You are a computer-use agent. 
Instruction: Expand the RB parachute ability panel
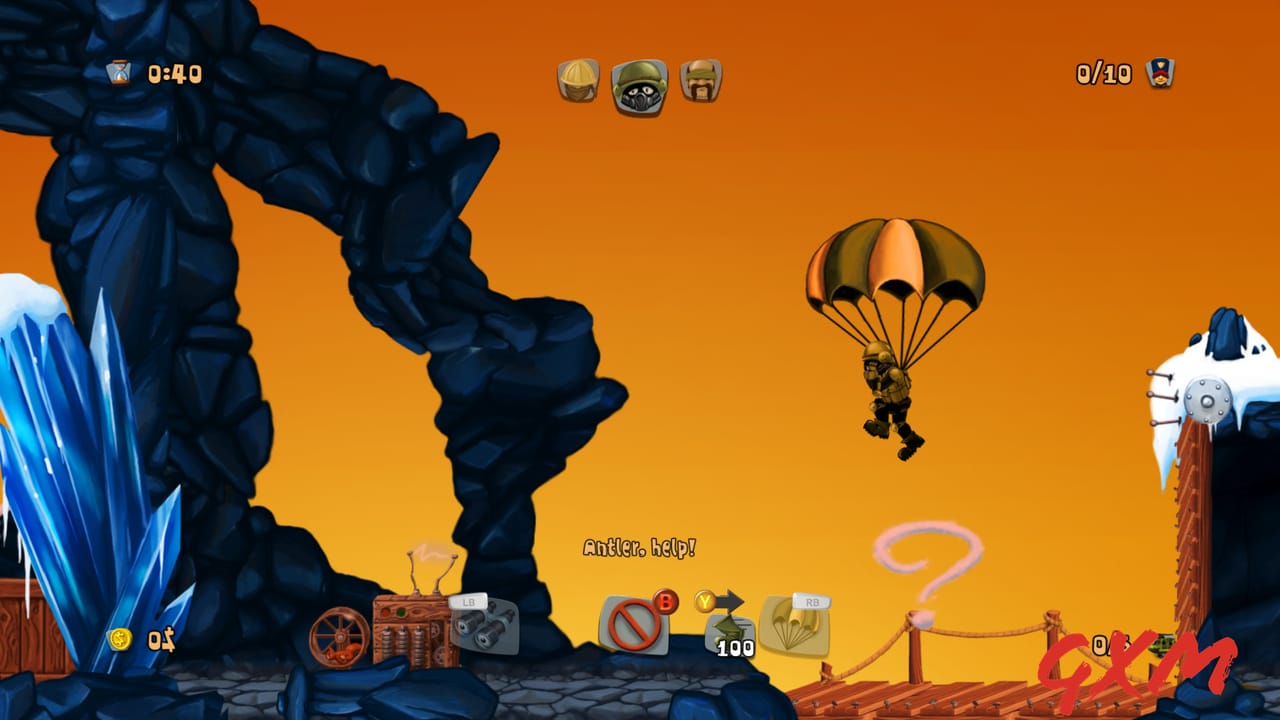(x=795, y=625)
